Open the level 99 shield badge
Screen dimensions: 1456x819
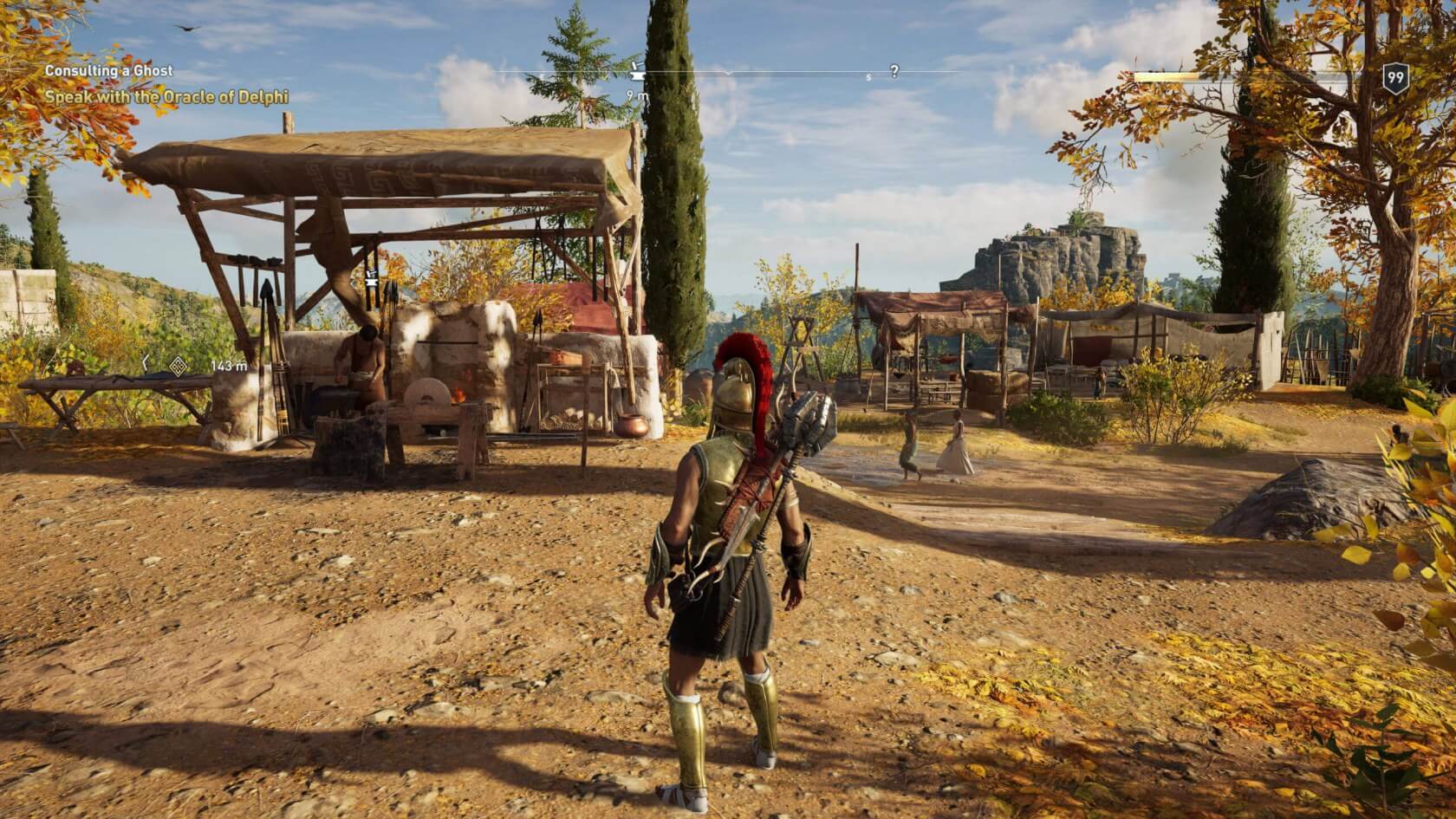pyautogui.click(x=1394, y=78)
